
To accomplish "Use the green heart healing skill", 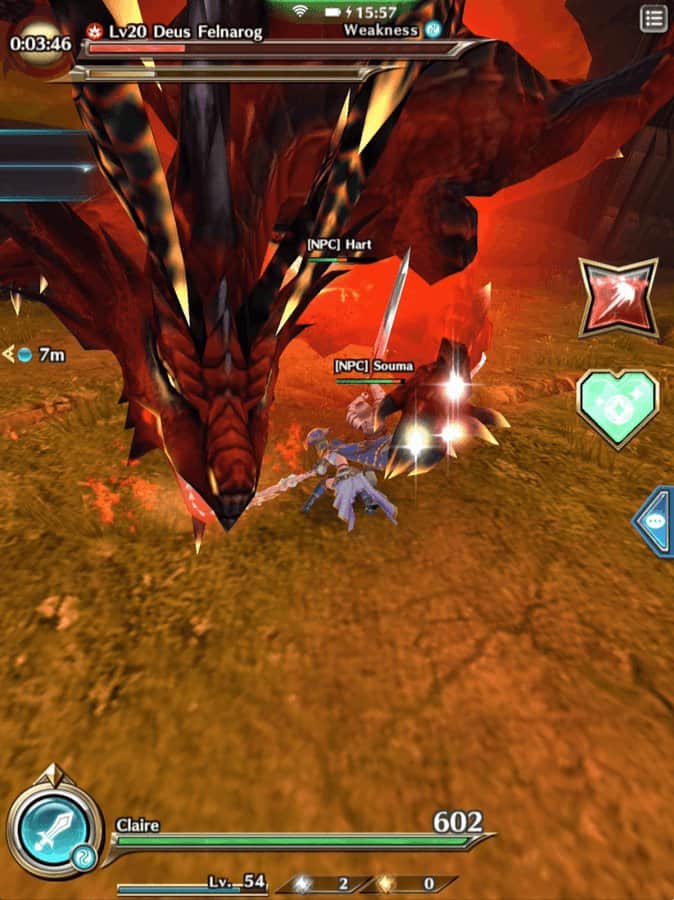I will coord(618,409).
